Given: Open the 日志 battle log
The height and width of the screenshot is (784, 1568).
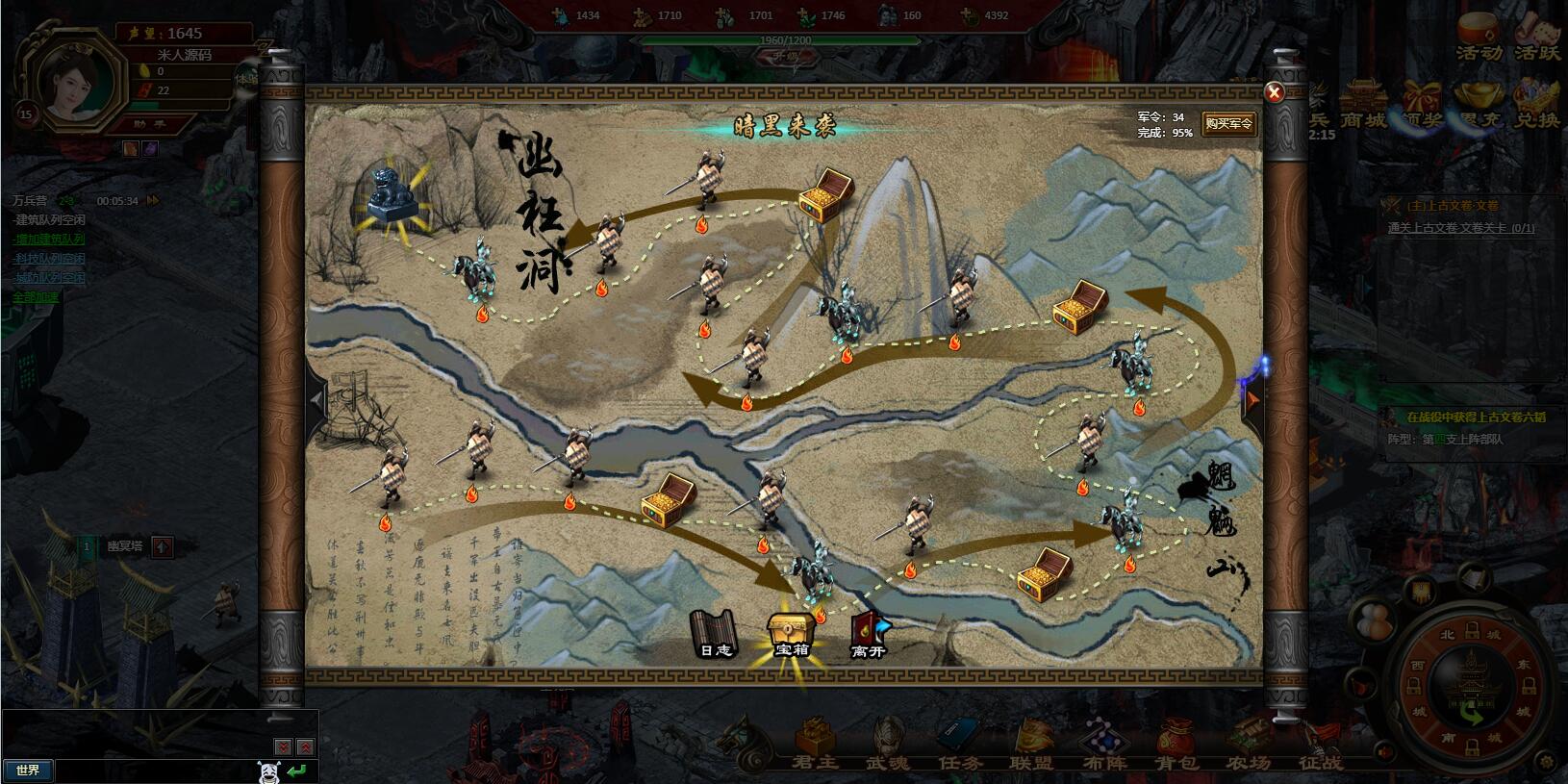Looking at the screenshot, I should point(715,635).
